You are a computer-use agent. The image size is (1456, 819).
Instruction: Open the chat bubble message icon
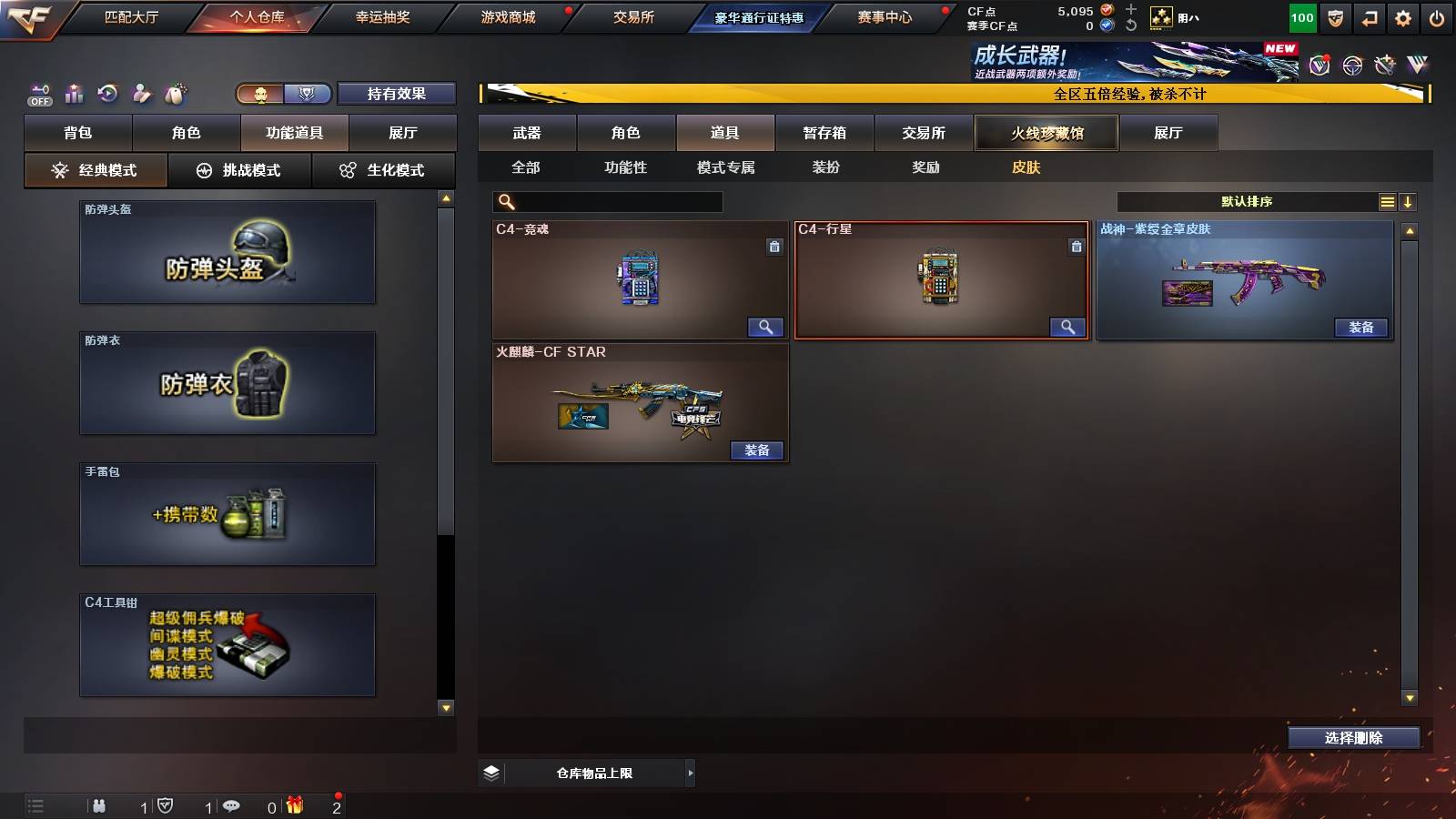pyautogui.click(x=232, y=806)
